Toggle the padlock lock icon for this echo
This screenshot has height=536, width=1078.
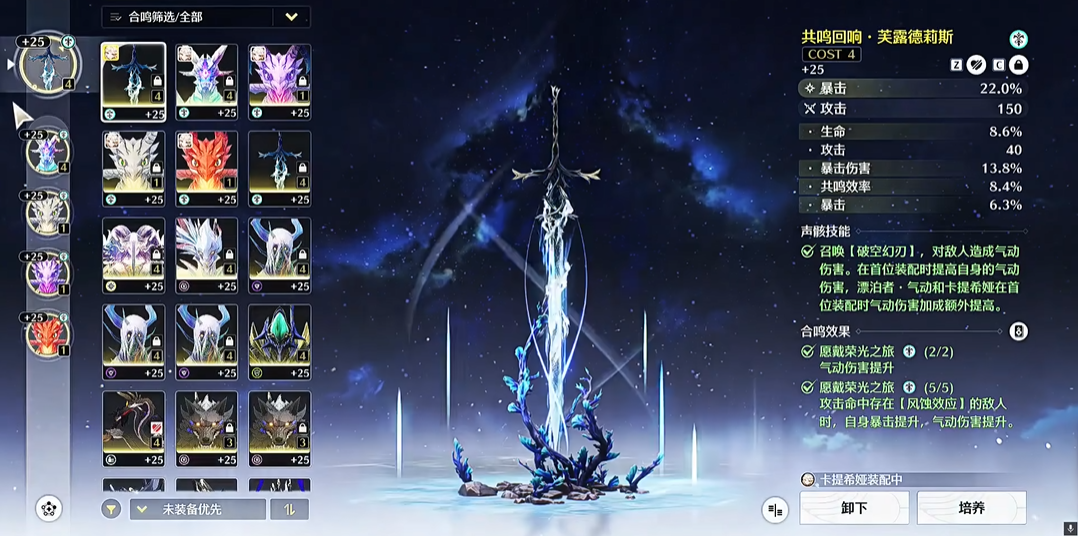coord(1018,65)
